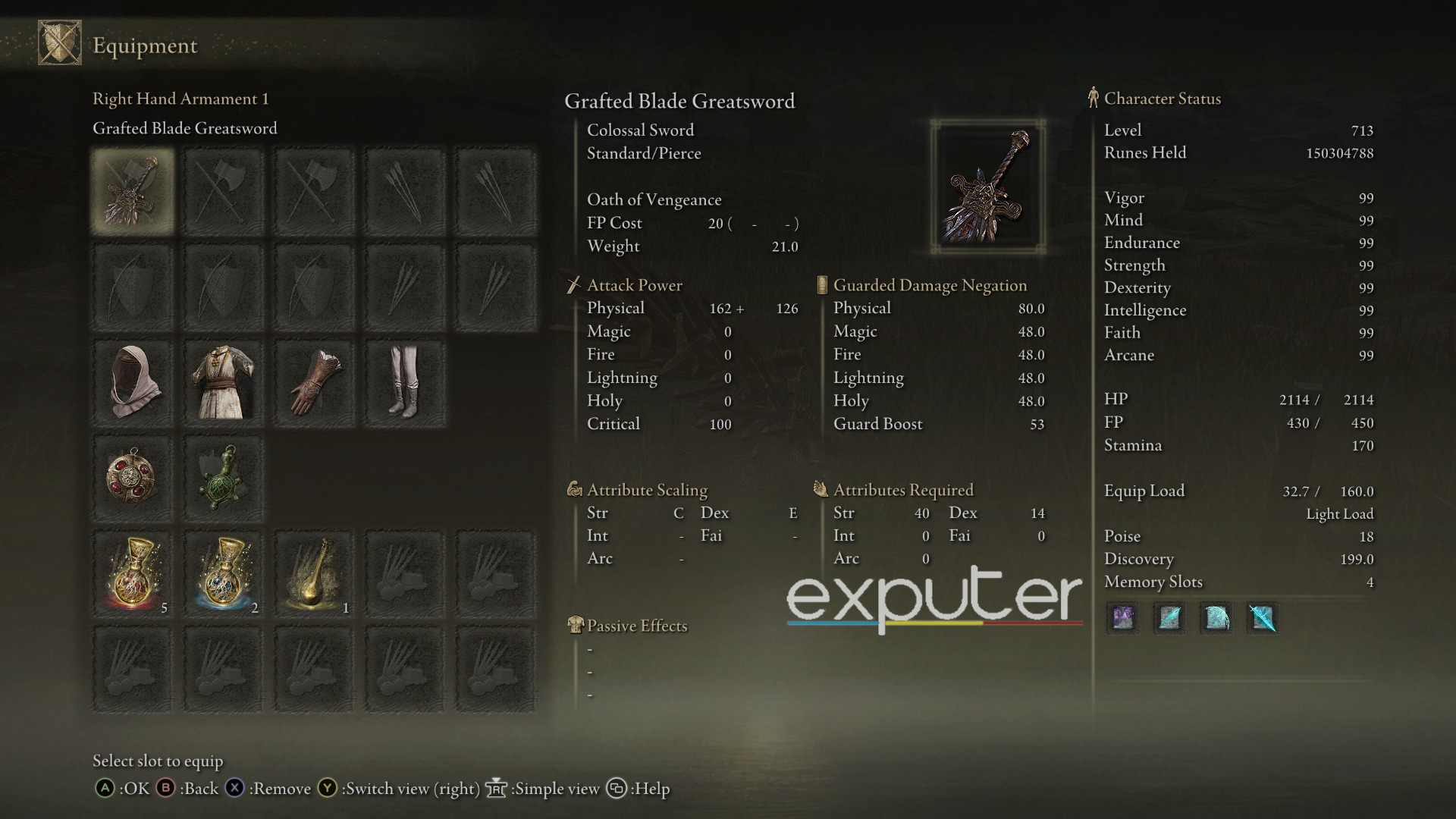Select an empty arrow slot
The width and height of the screenshot is (1456, 819).
coord(406,190)
